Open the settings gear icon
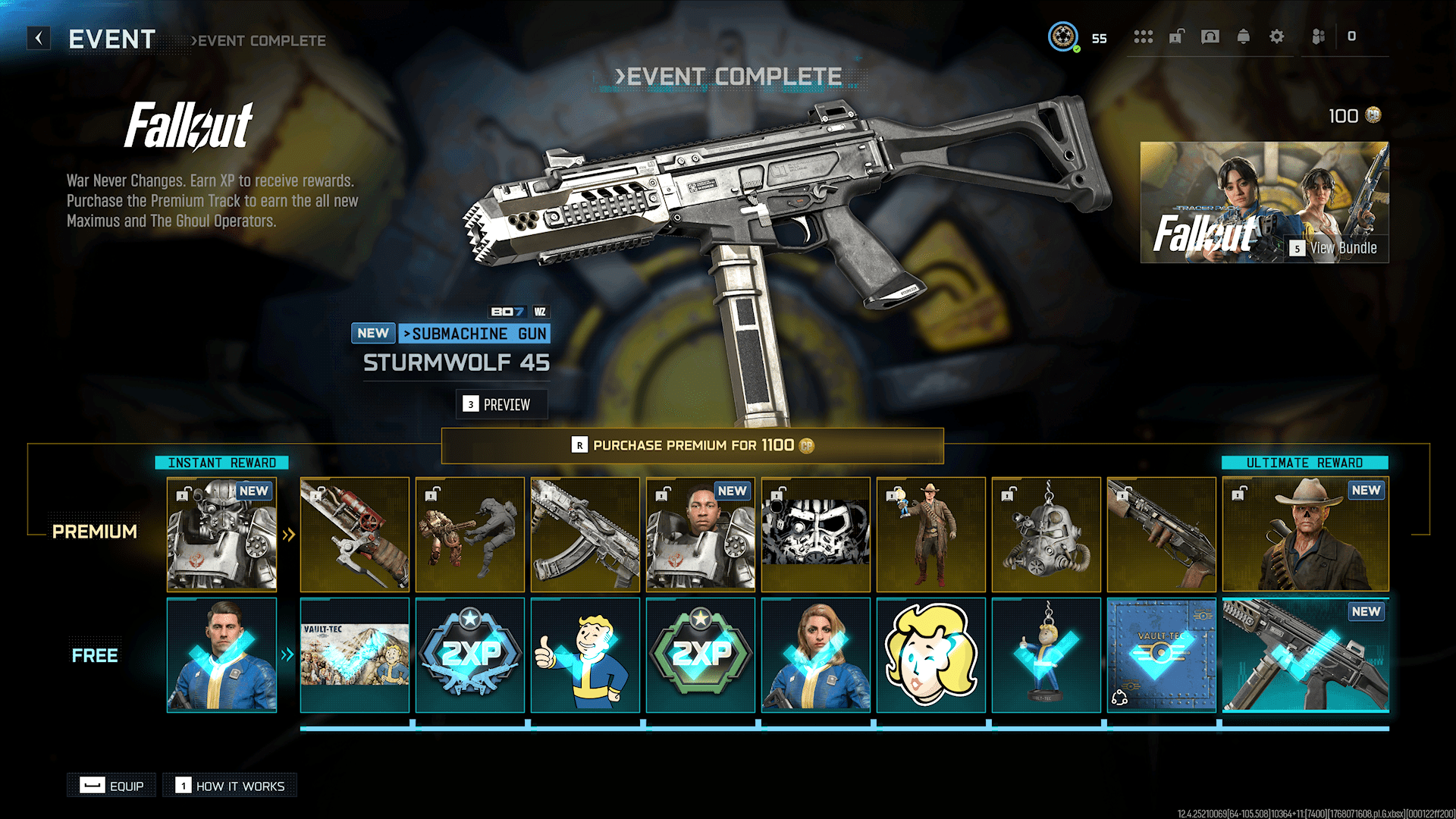 click(1277, 36)
